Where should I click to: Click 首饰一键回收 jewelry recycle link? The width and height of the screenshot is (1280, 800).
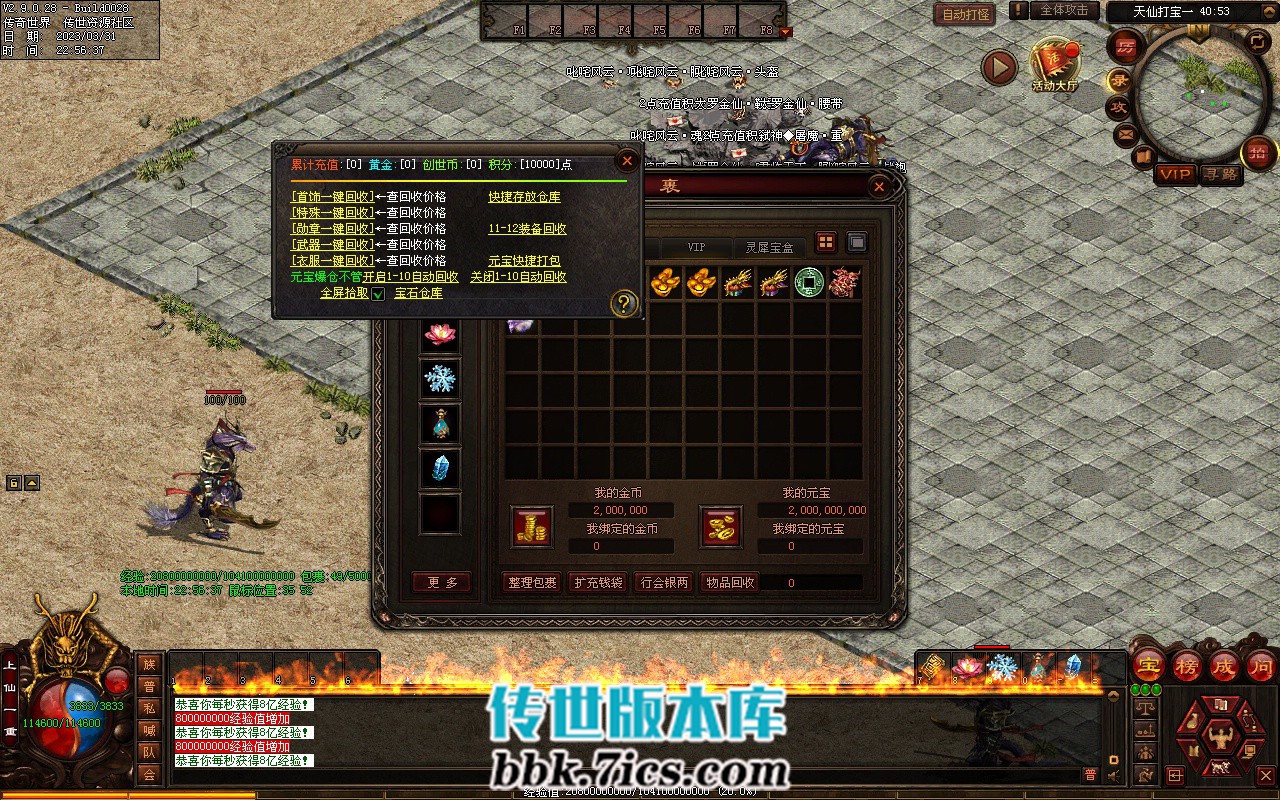332,197
